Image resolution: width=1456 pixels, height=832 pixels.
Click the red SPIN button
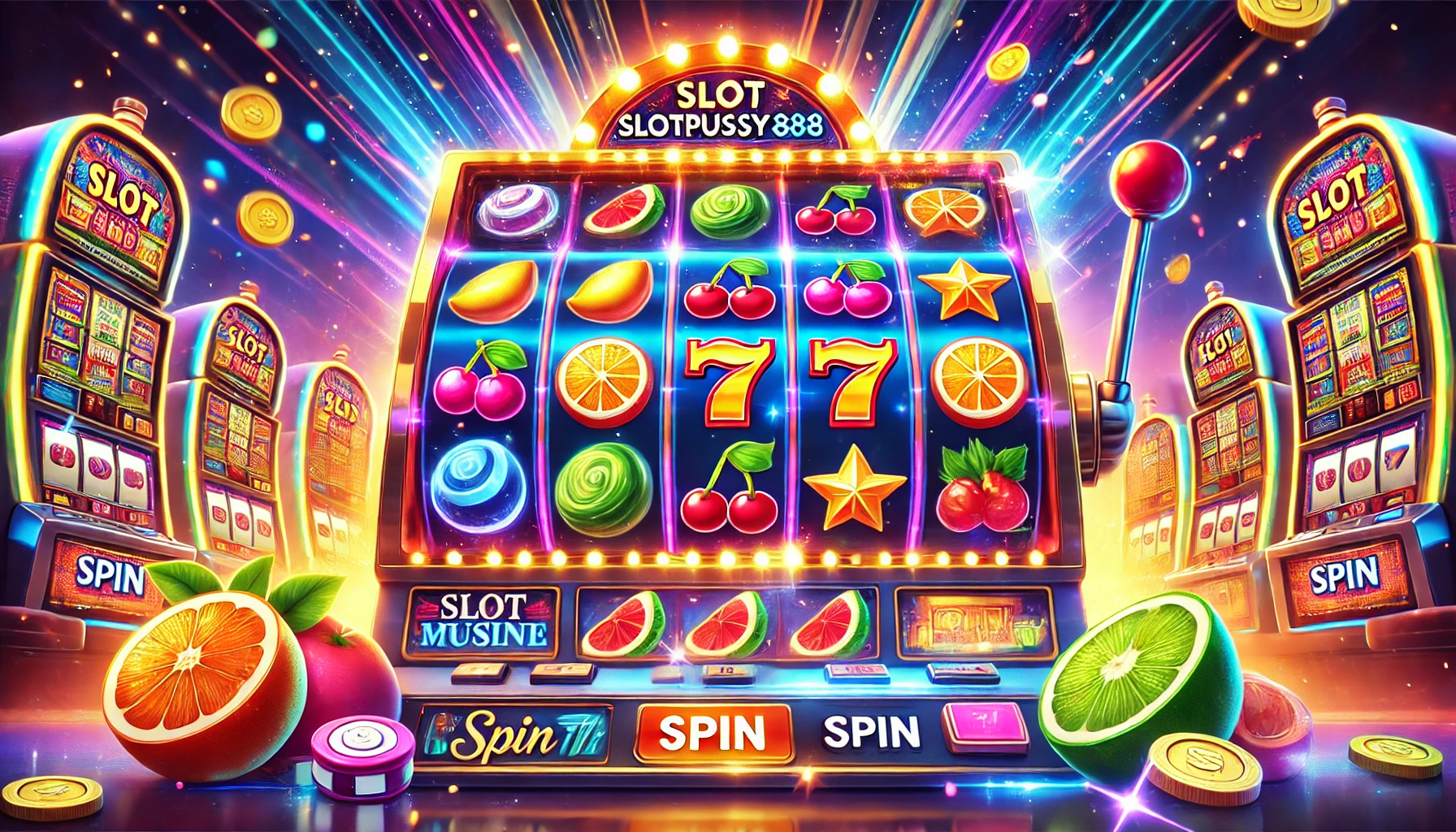[713, 732]
